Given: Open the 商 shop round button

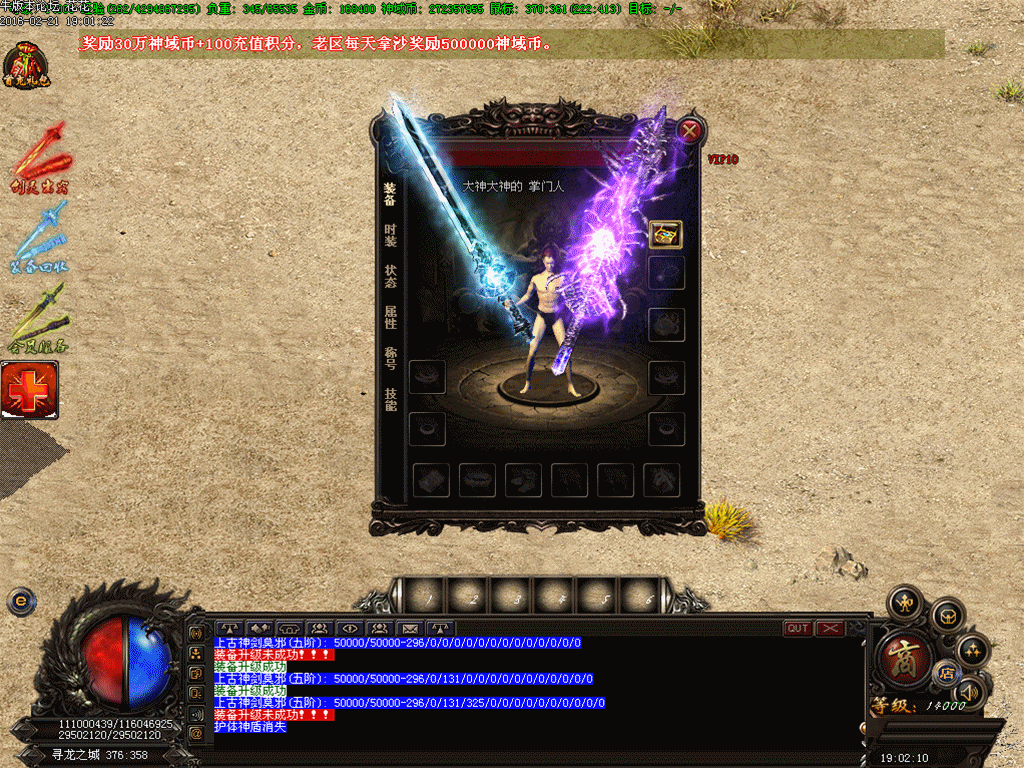Looking at the screenshot, I should [904, 657].
